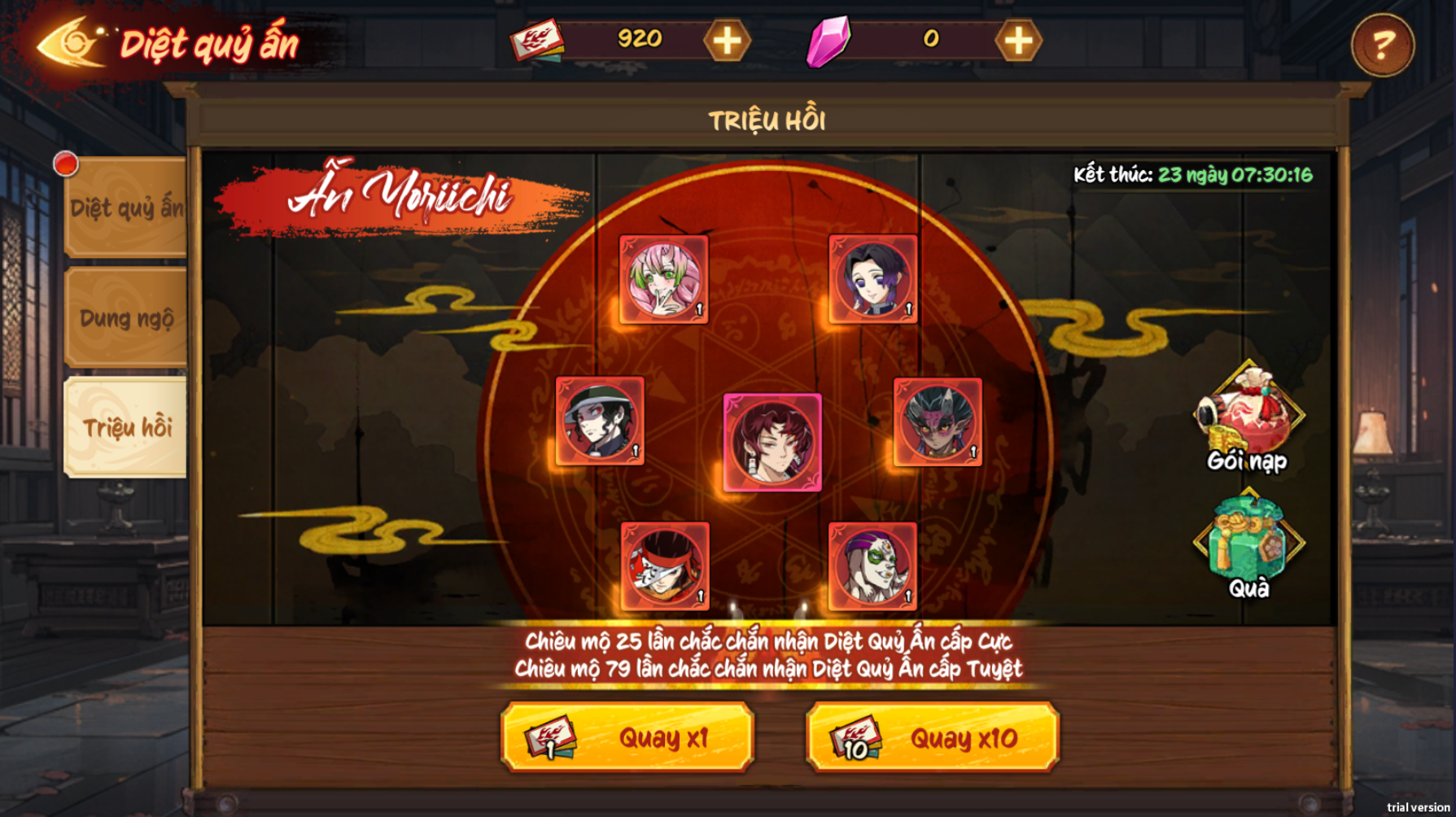1456x817 pixels.
Task: View the center red-haired swordsman portrait
Action: [772, 443]
